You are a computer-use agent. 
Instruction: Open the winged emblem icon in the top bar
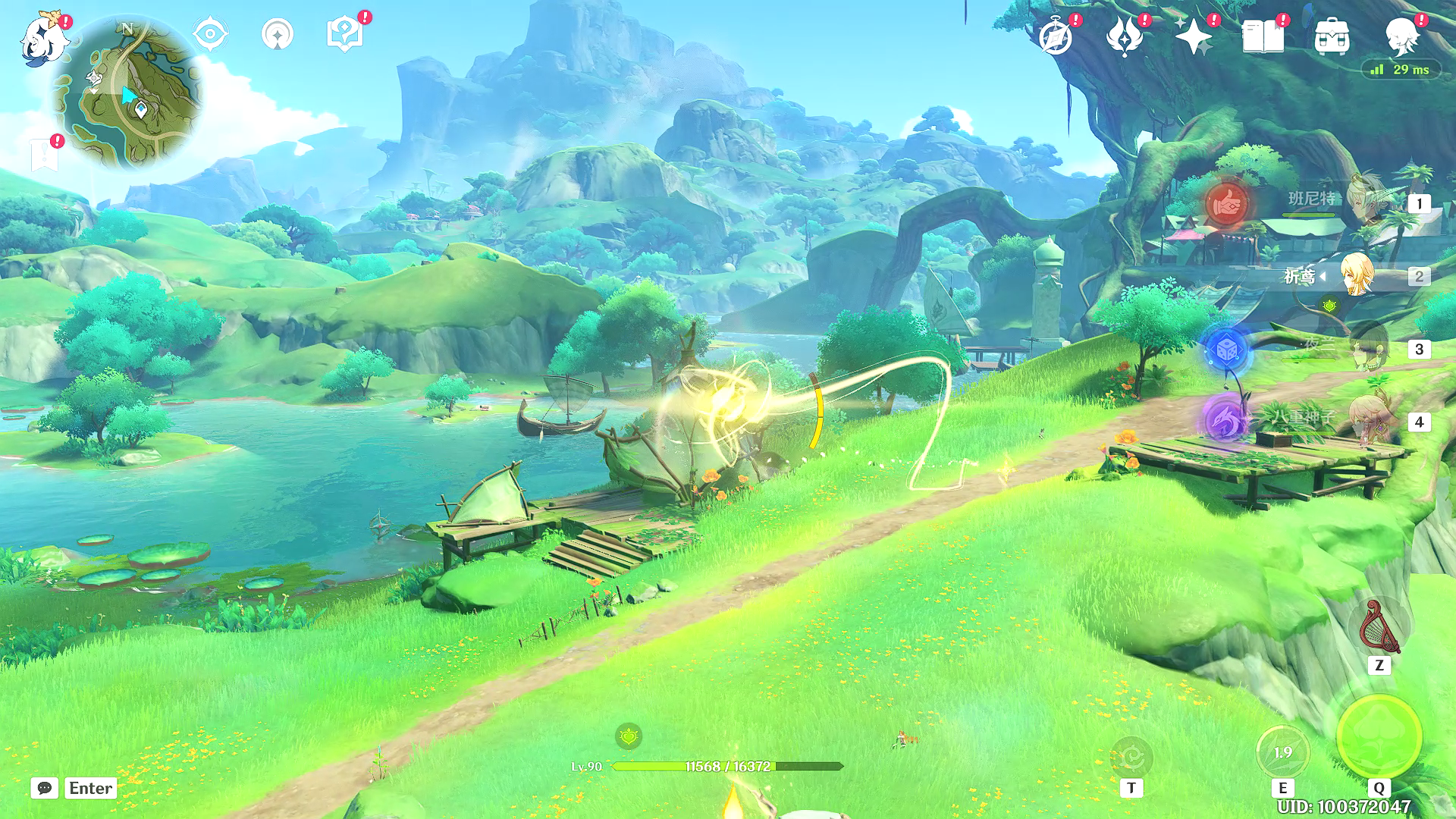pos(1125,36)
